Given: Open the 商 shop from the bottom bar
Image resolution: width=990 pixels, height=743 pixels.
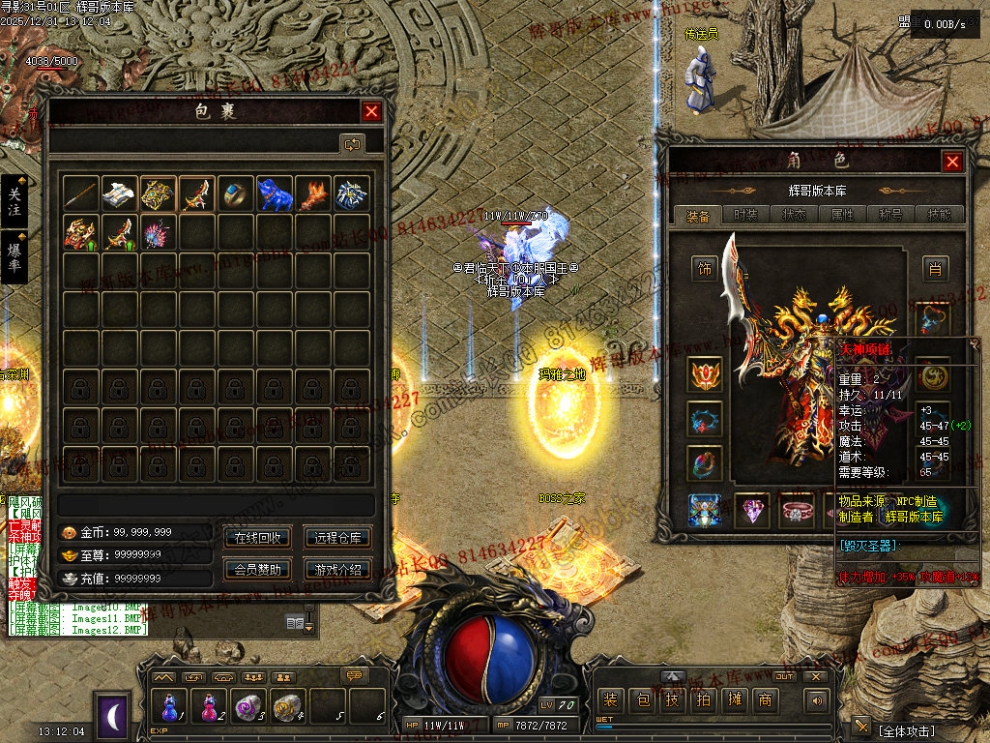Looking at the screenshot, I should click(x=766, y=700).
